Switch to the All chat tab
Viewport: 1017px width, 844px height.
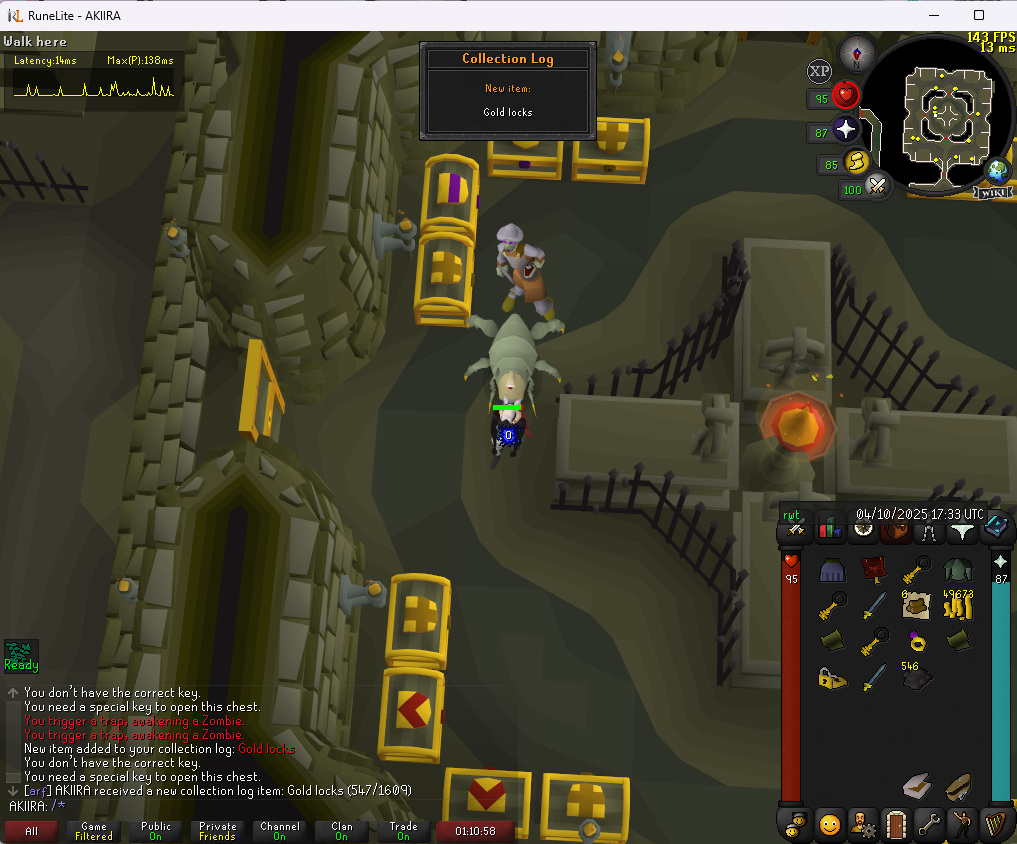(x=32, y=831)
